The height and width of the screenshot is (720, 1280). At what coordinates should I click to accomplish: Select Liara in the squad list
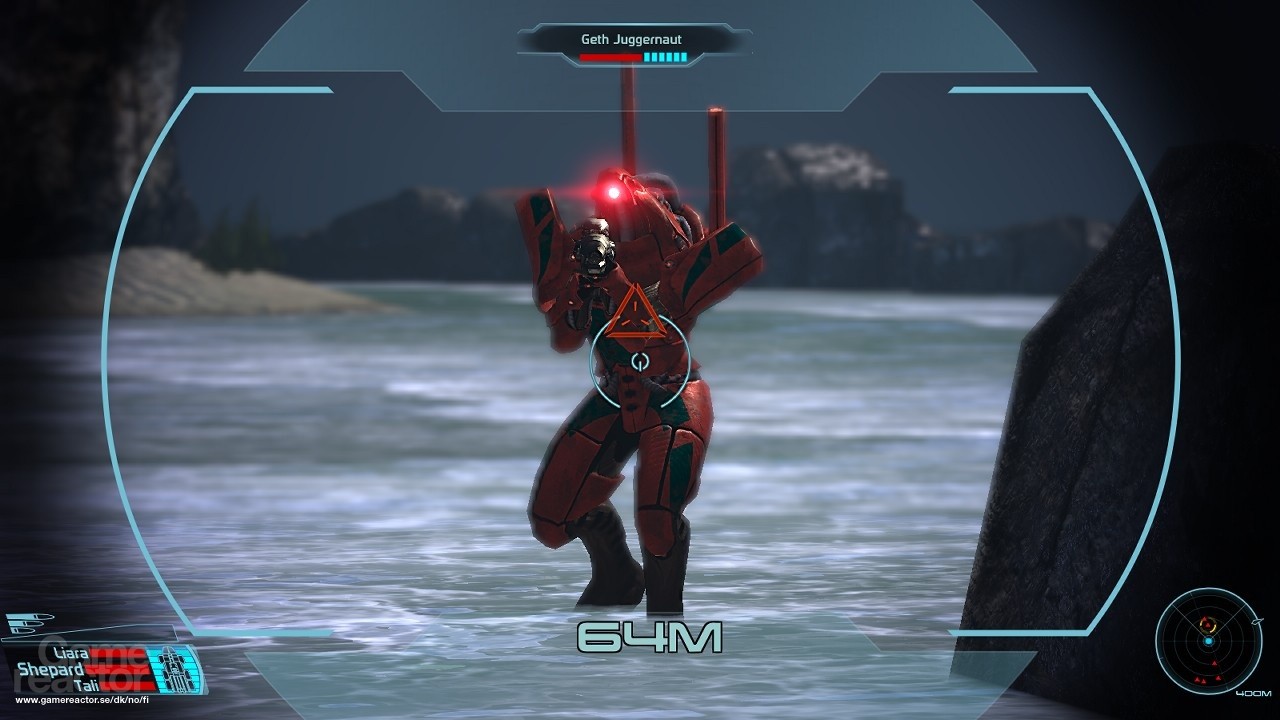tap(71, 653)
